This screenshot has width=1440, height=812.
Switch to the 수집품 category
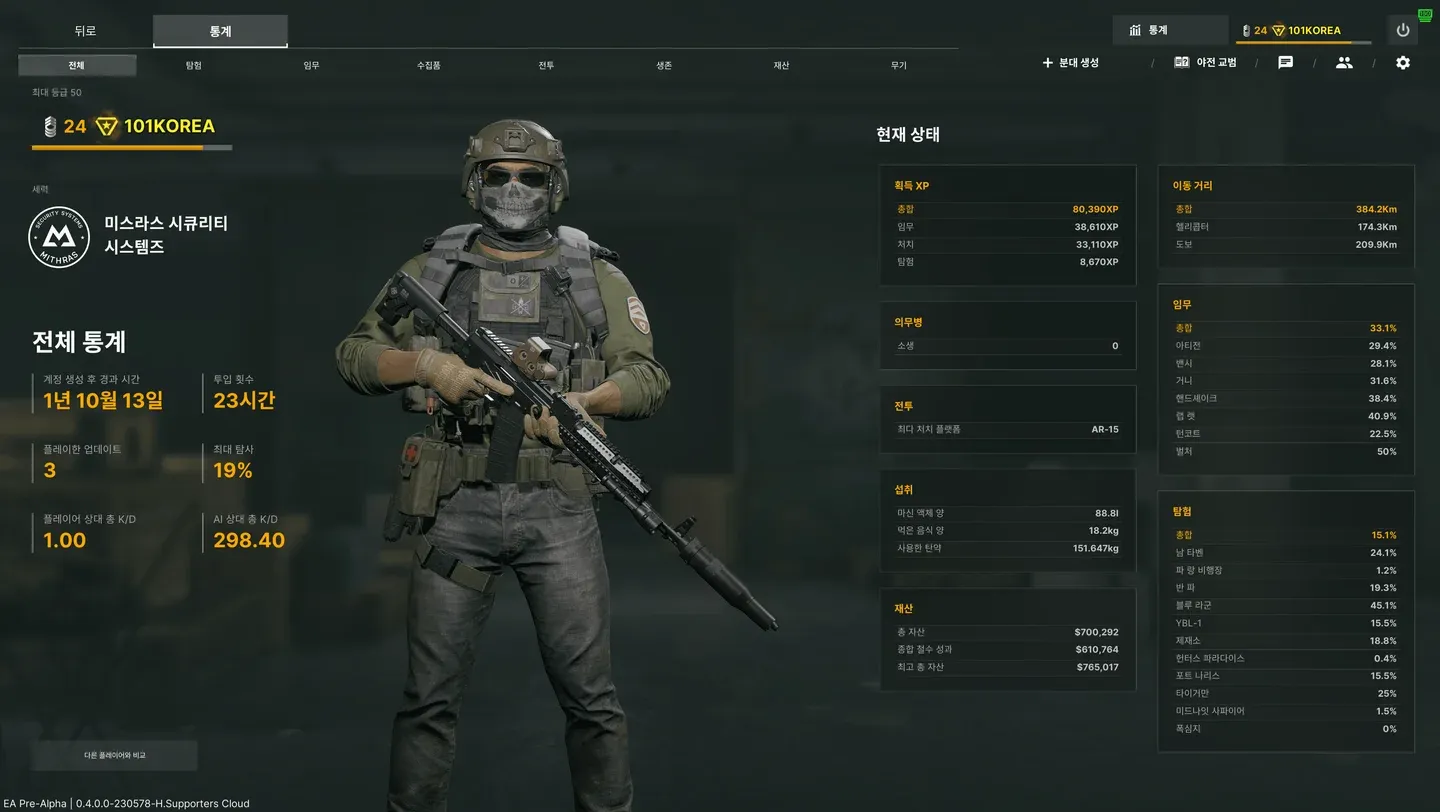pos(429,66)
